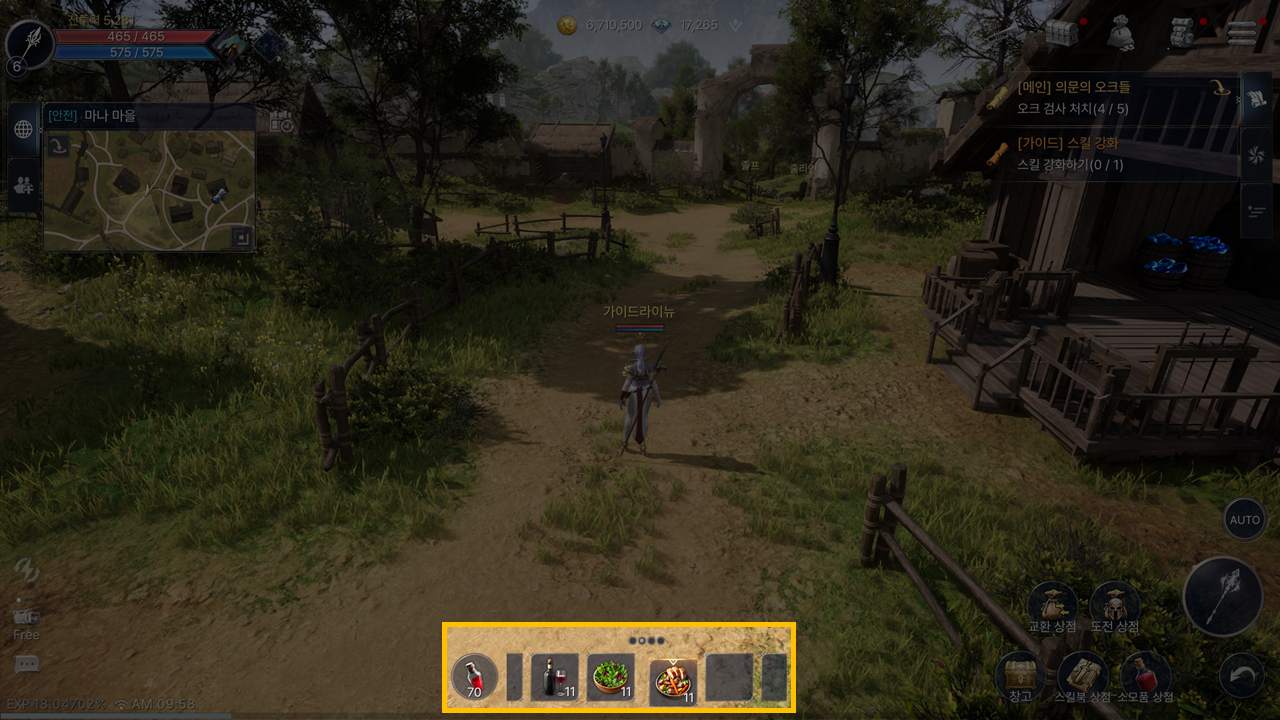Open the coin pouch shop icon
The image size is (1280, 720).
1121,33
